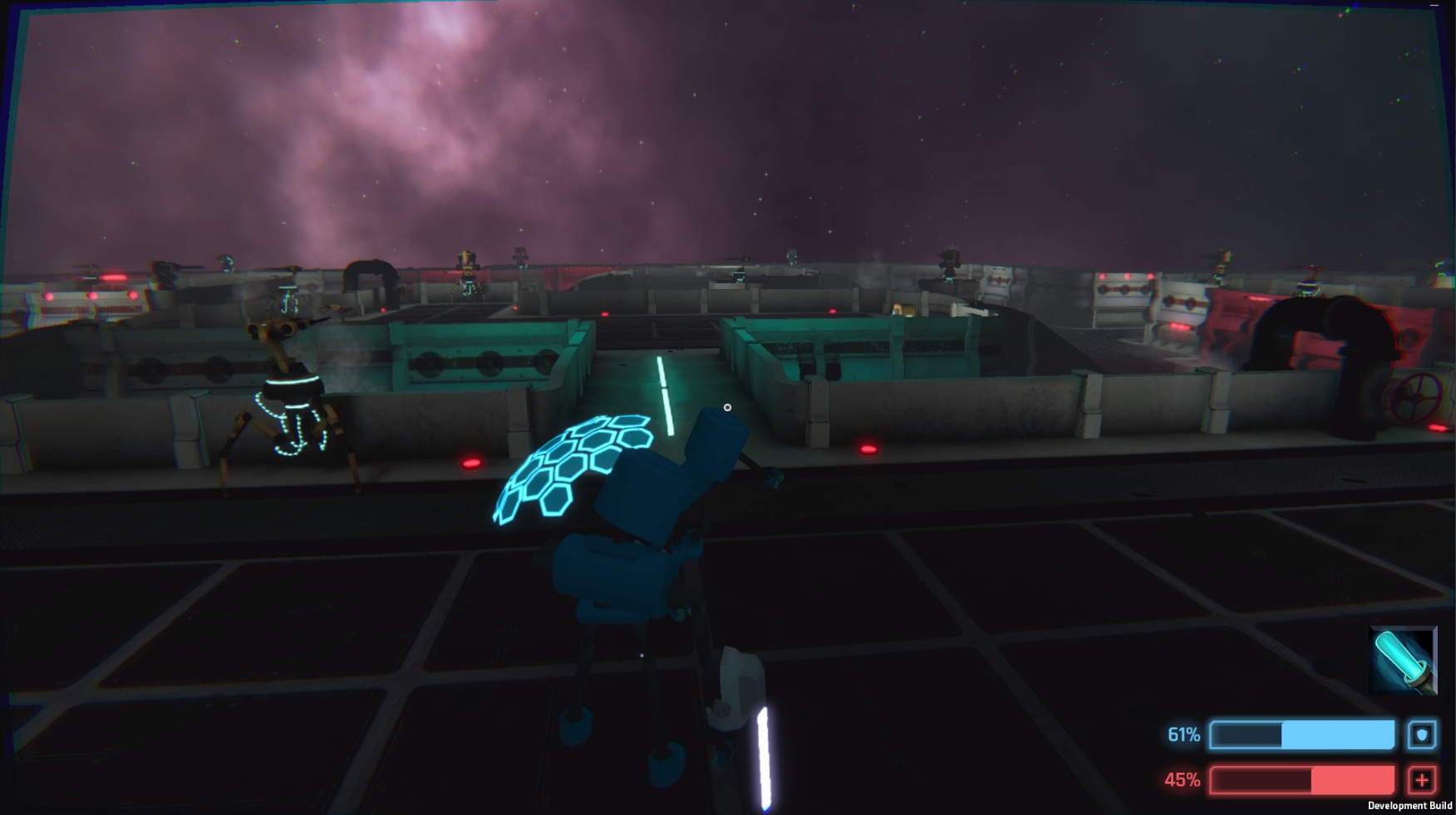
Task: Click the Development Build label
Action: [1410, 805]
